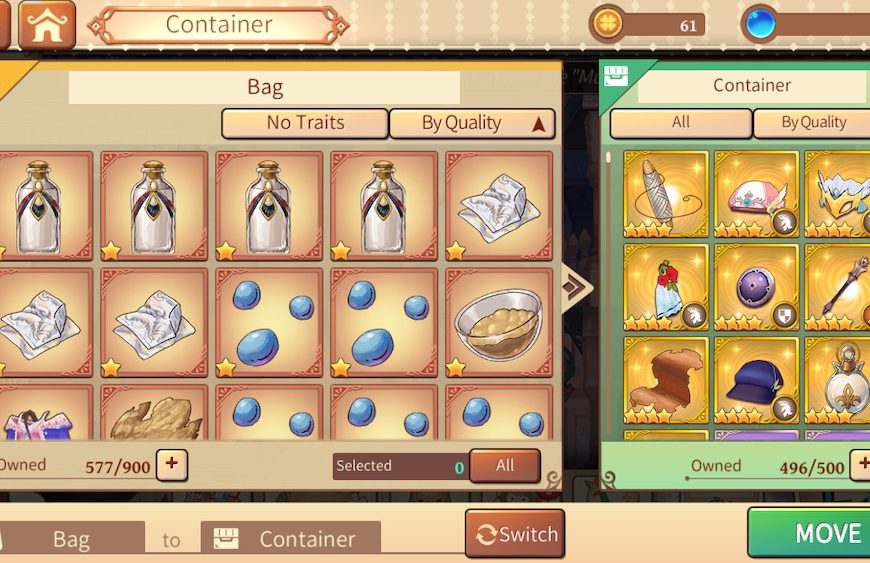
Task: Click the arrow between bag and container
Action: tap(578, 288)
